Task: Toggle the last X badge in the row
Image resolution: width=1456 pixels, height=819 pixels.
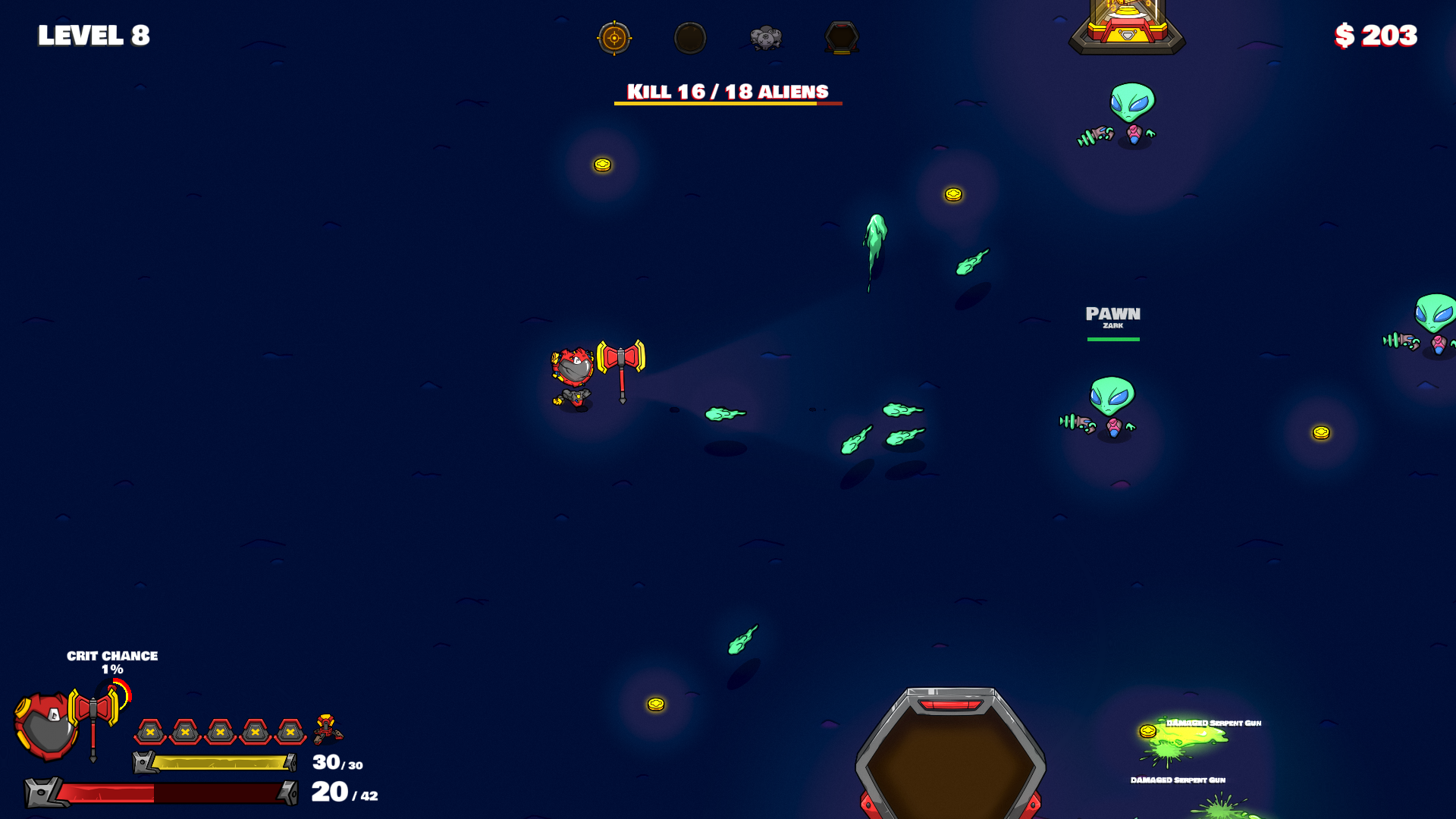Action: pos(289,733)
